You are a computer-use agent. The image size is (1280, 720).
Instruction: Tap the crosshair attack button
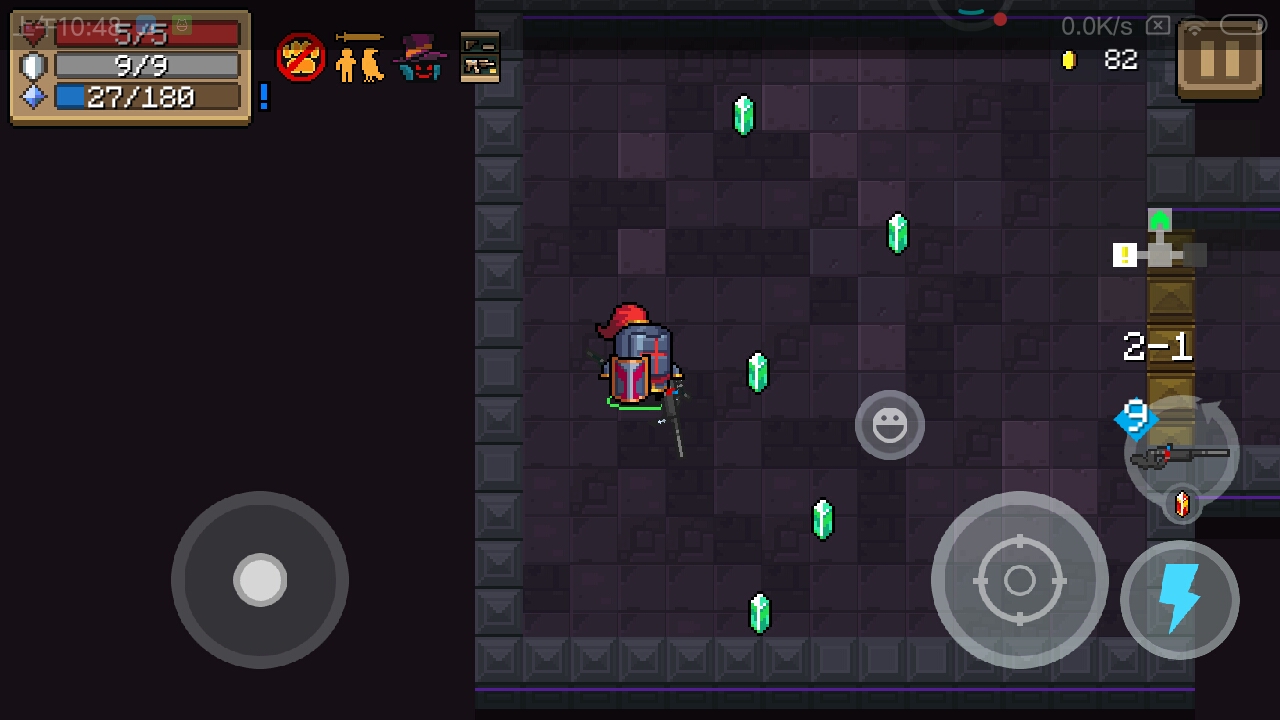[x=1019, y=580]
